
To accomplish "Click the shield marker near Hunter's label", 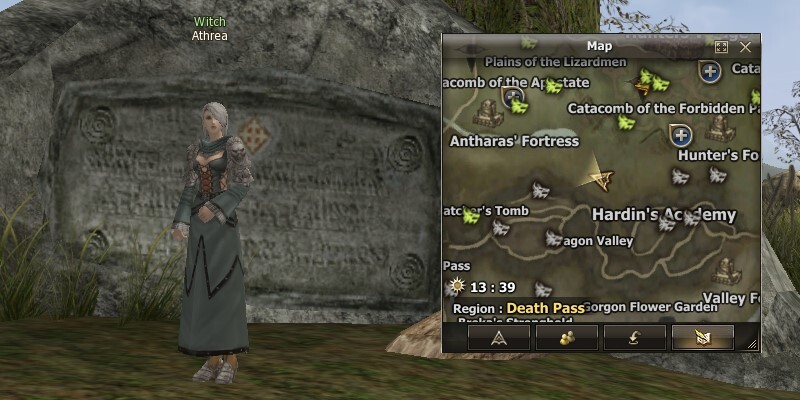I will point(681,134).
